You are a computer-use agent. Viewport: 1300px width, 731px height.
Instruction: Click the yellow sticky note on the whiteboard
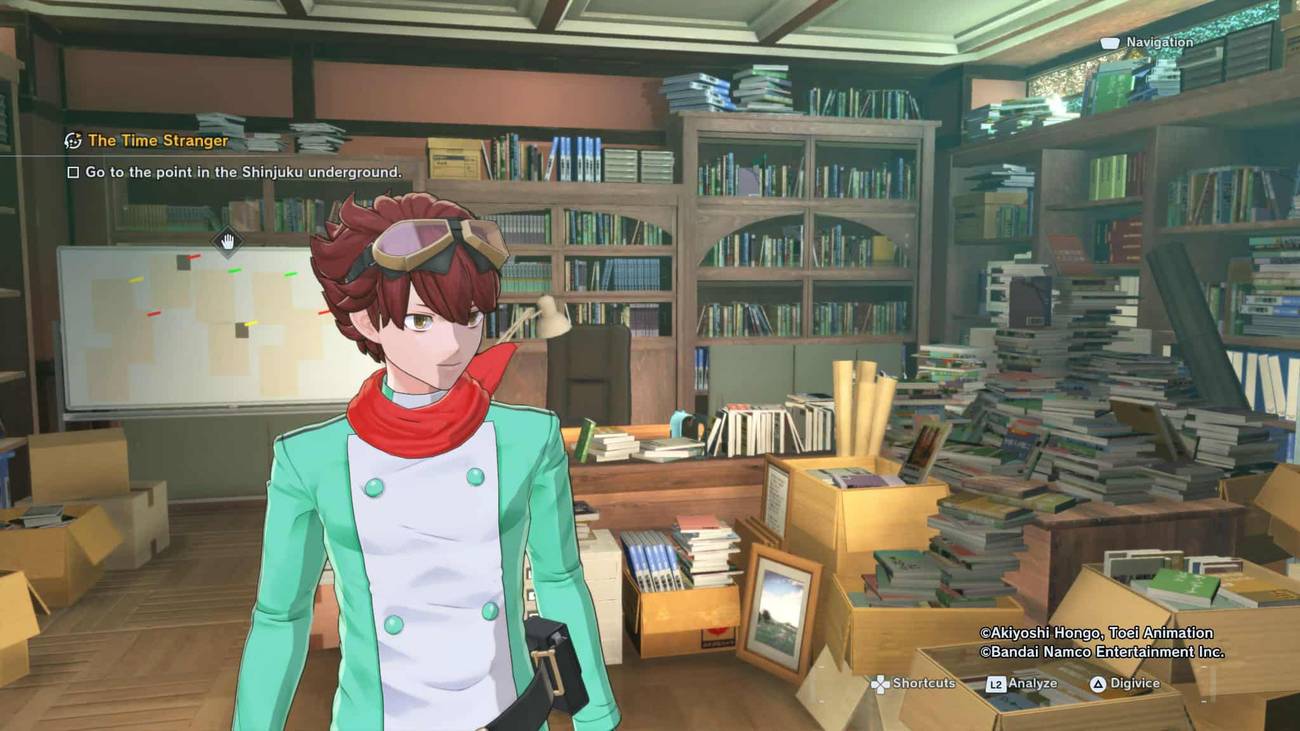tap(135, 279)
